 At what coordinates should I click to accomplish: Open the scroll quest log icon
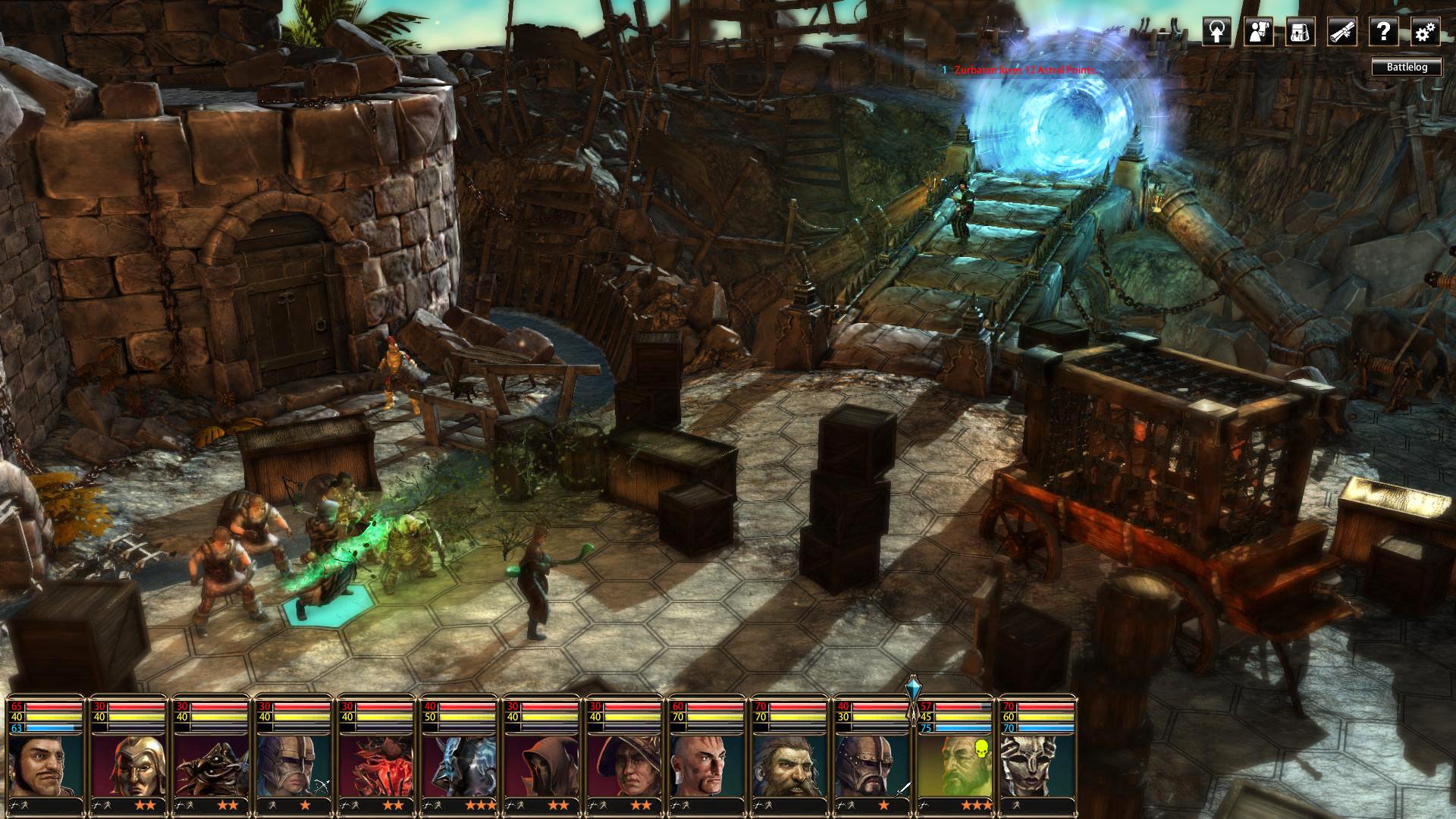tap(1341, 32)
